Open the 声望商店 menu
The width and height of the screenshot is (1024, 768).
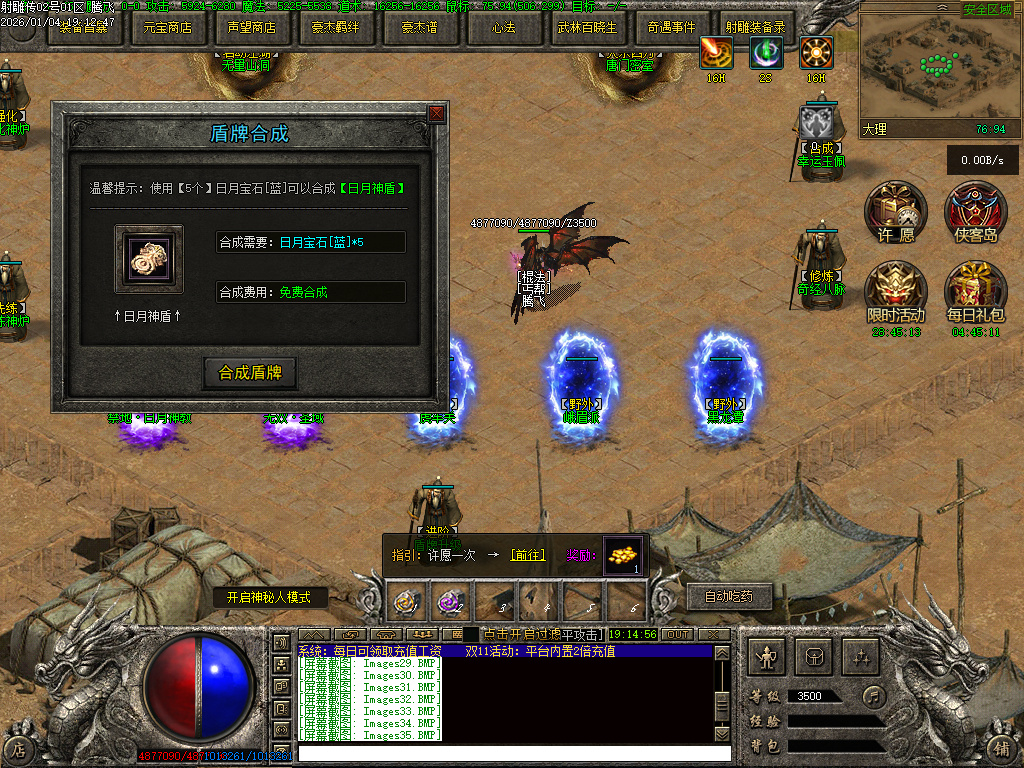[251, 28]
